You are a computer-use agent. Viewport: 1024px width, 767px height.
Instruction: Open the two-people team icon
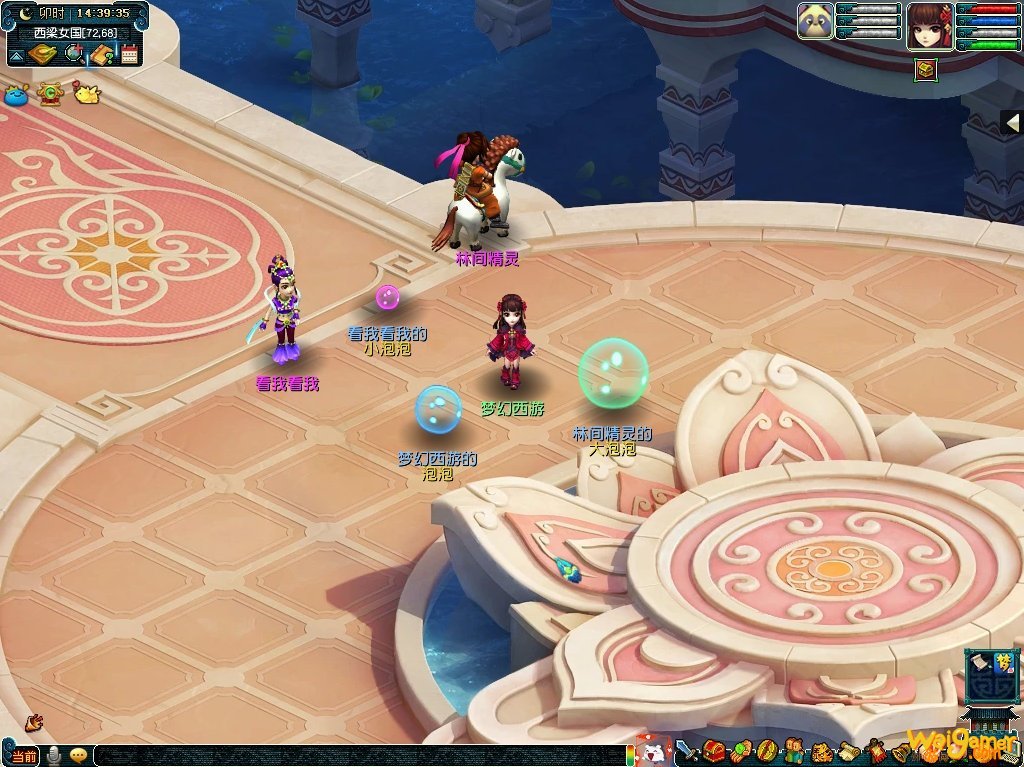(794, 751)
